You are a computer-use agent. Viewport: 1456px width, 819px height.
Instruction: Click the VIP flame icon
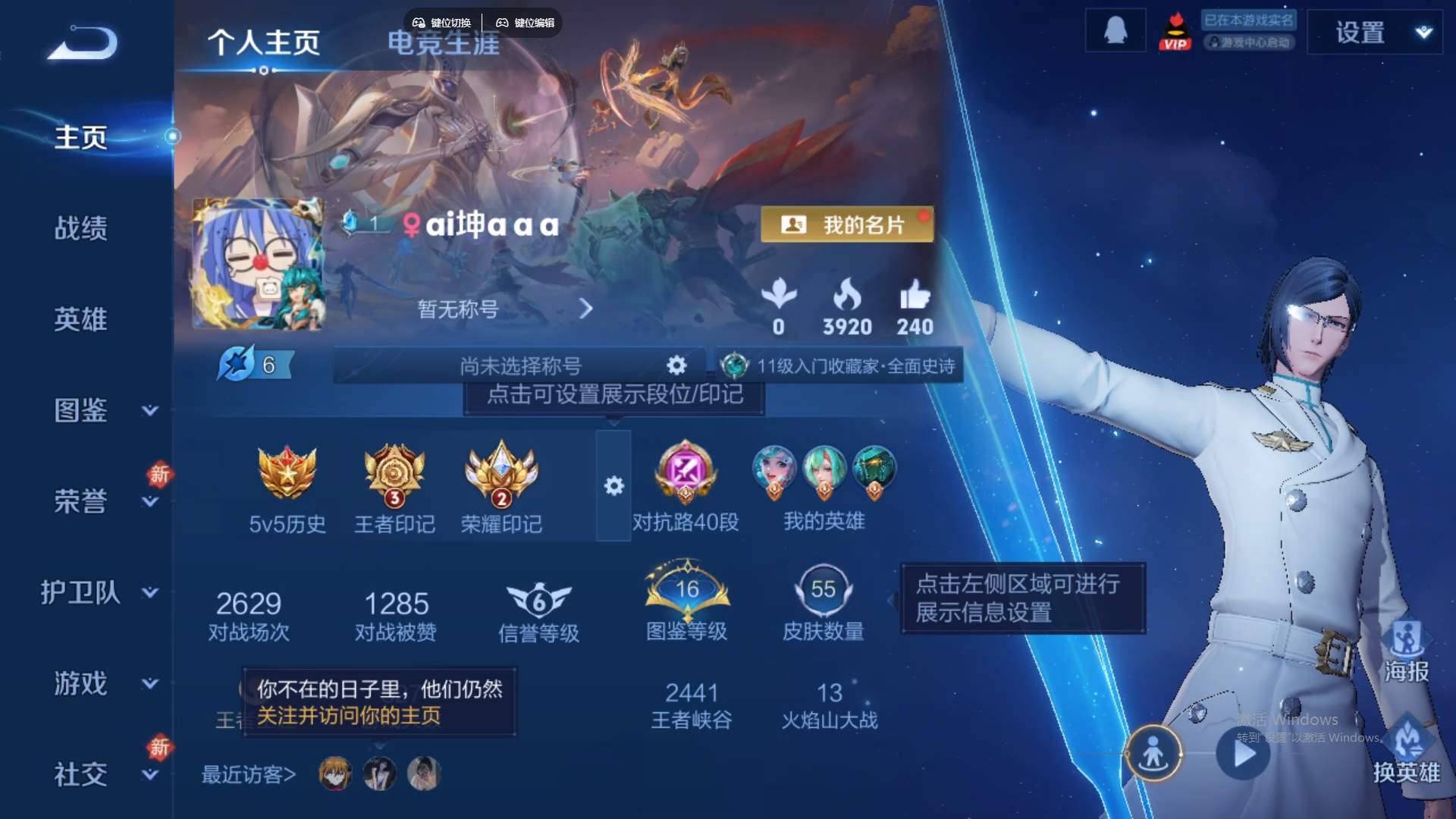[1176, 30]
